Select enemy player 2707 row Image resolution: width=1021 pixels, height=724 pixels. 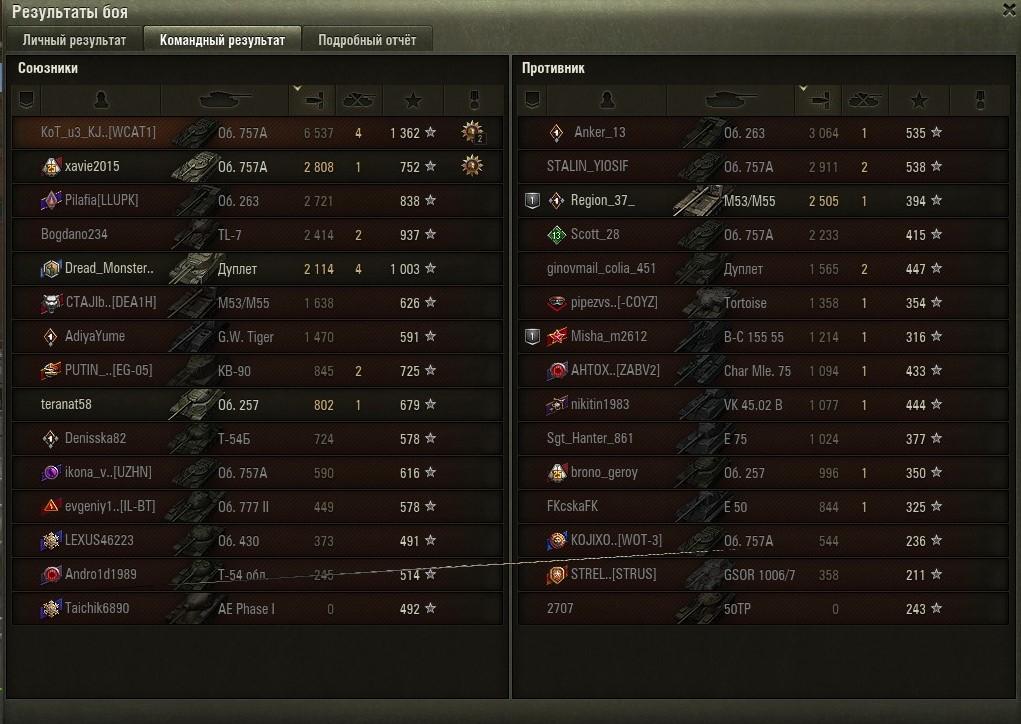click(561, 609)
